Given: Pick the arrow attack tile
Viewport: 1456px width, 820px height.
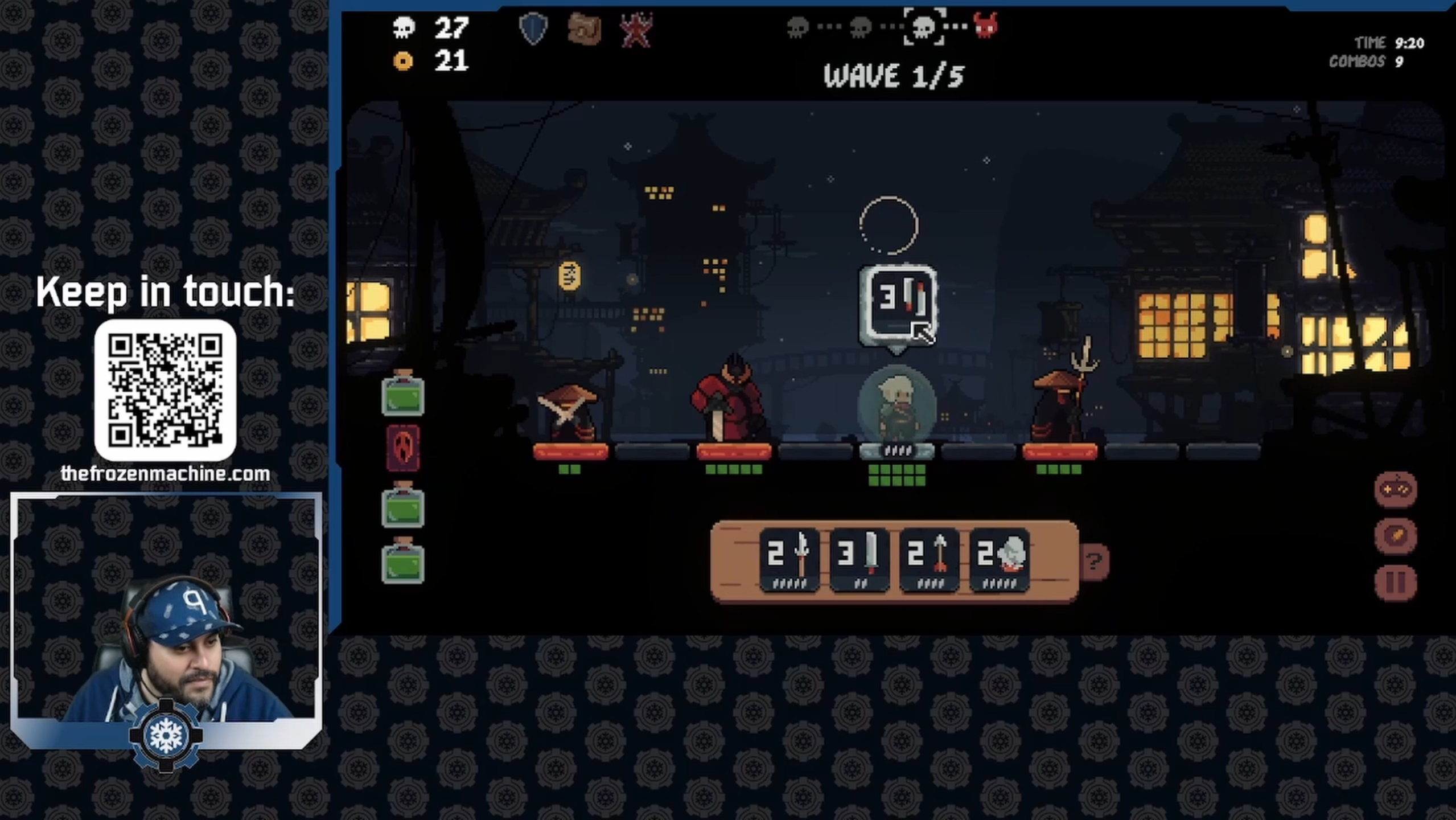Looking at the screenshot, I should coord(929,559).
